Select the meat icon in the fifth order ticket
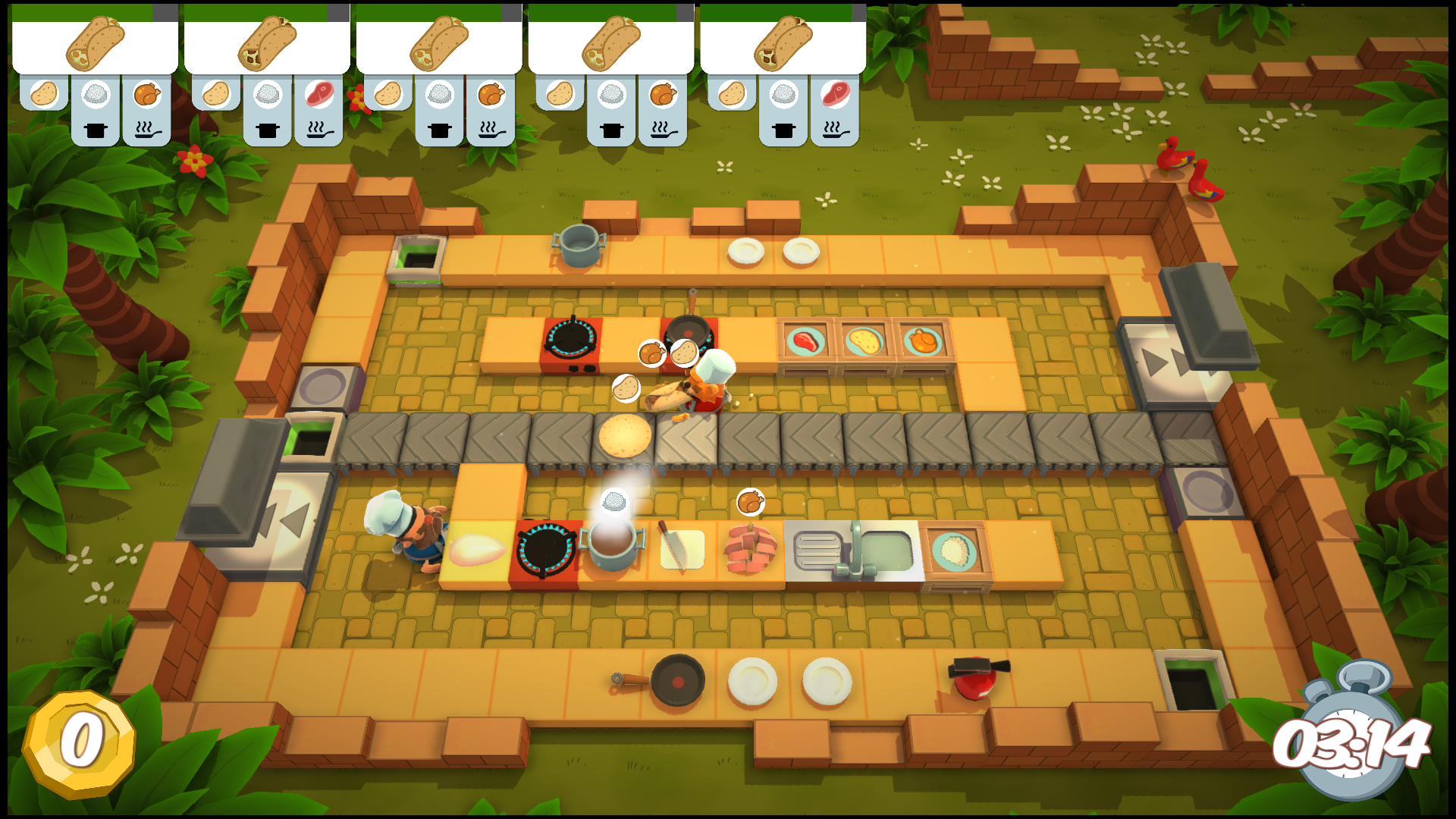The image size is (1456, 819). pyautogui.click(x=834, y=93)
